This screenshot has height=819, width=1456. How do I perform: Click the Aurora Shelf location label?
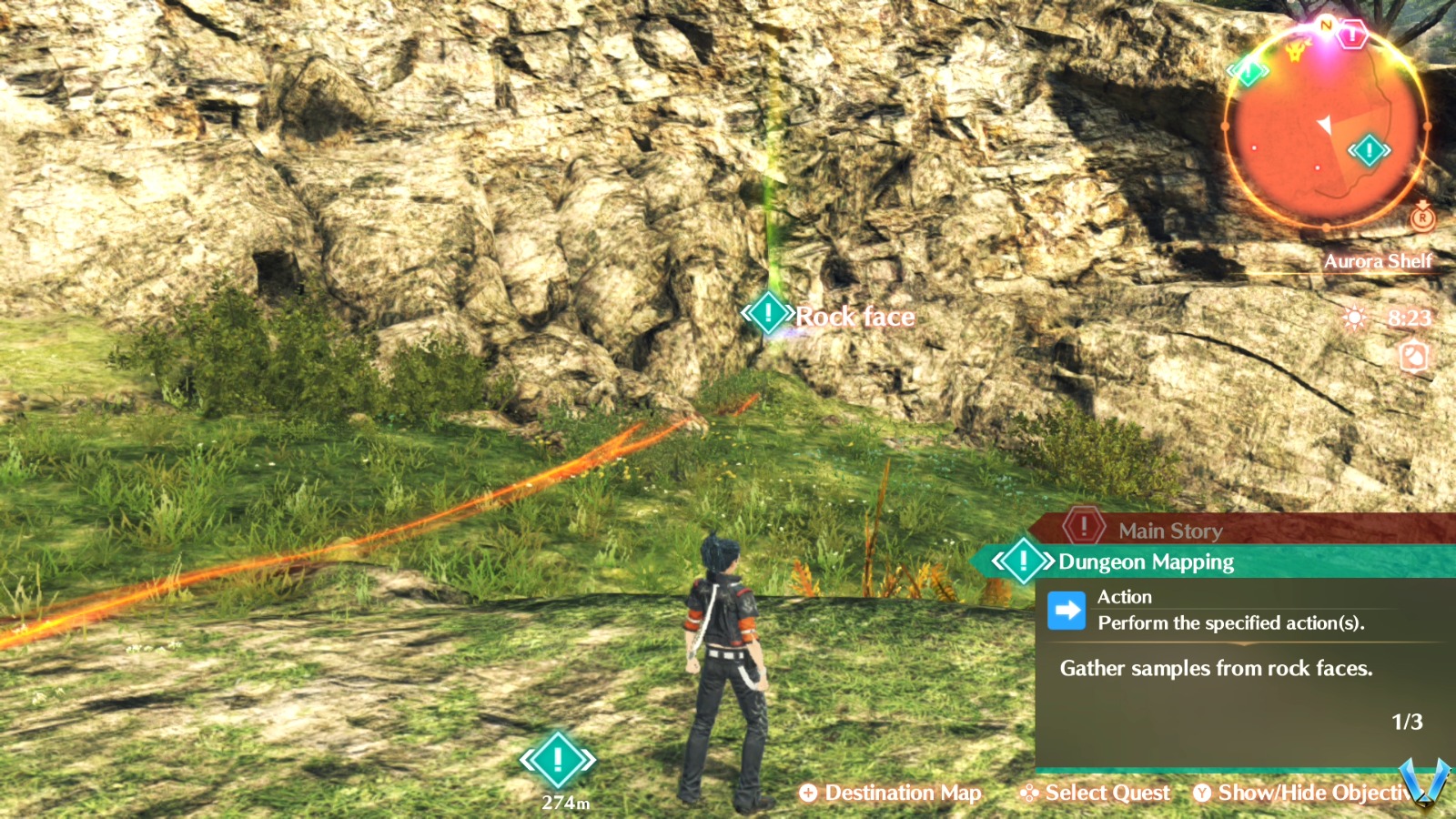[1379, 260]
